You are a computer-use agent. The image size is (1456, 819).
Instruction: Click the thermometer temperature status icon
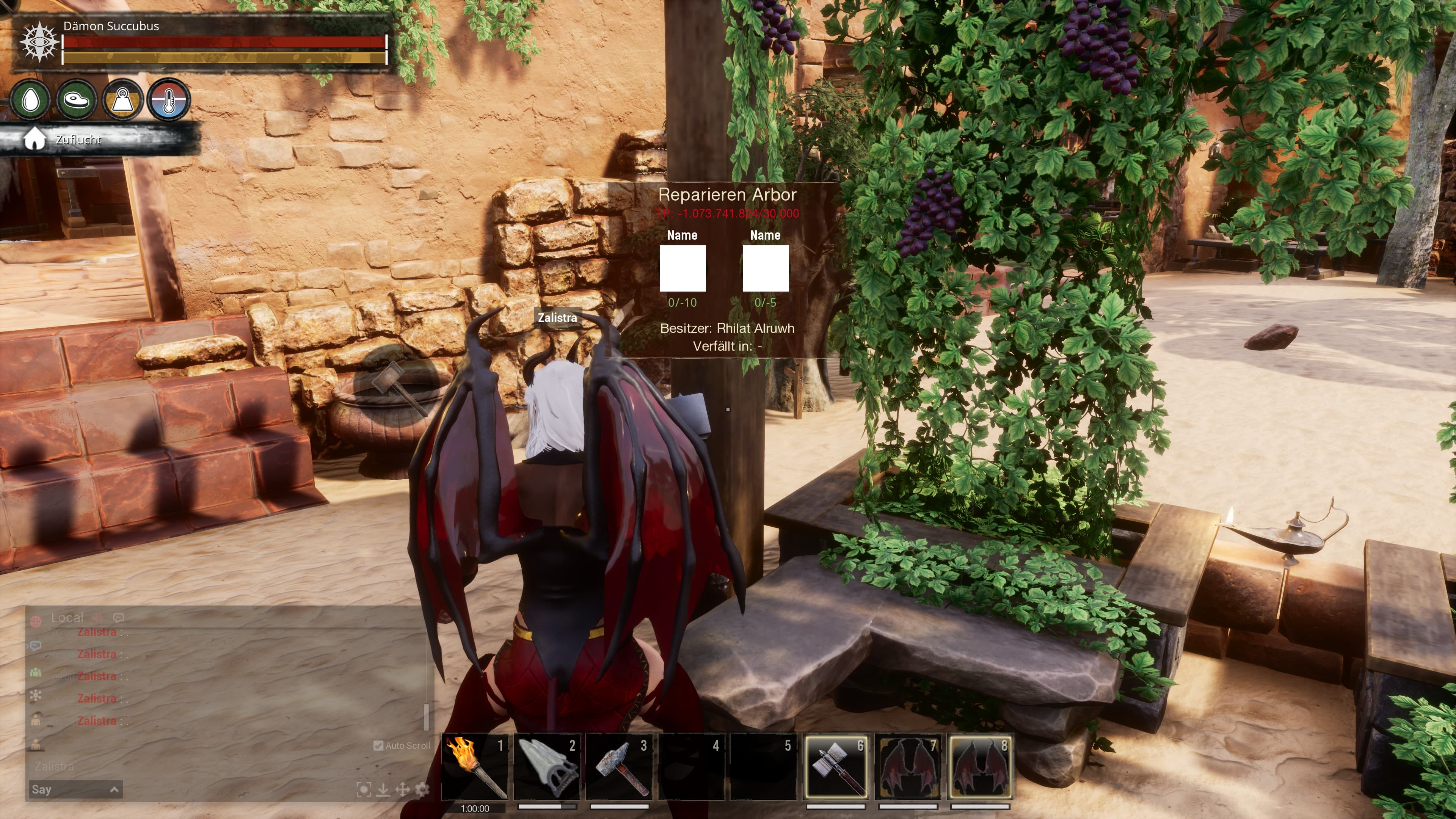point(168,100)
